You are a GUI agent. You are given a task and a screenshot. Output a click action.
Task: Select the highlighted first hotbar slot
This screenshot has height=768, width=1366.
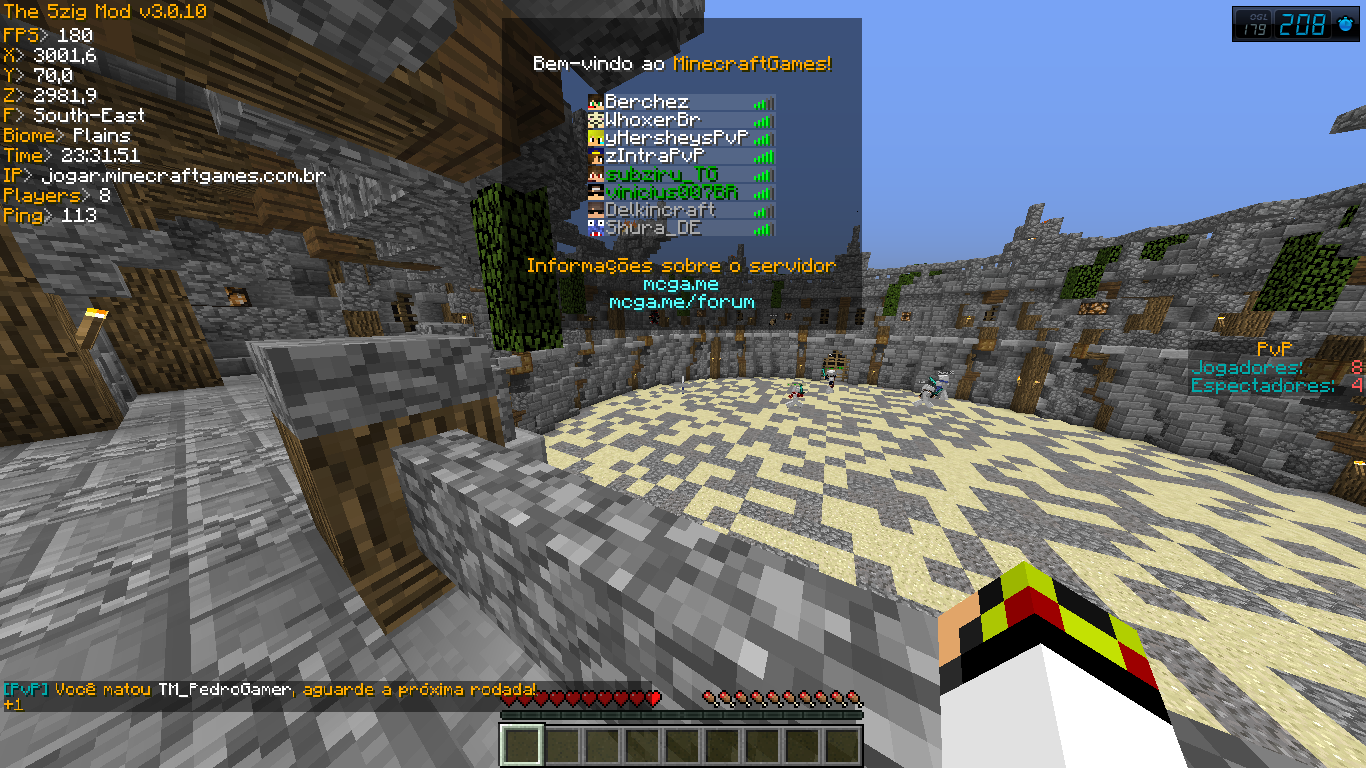click(x=521, y=745)
